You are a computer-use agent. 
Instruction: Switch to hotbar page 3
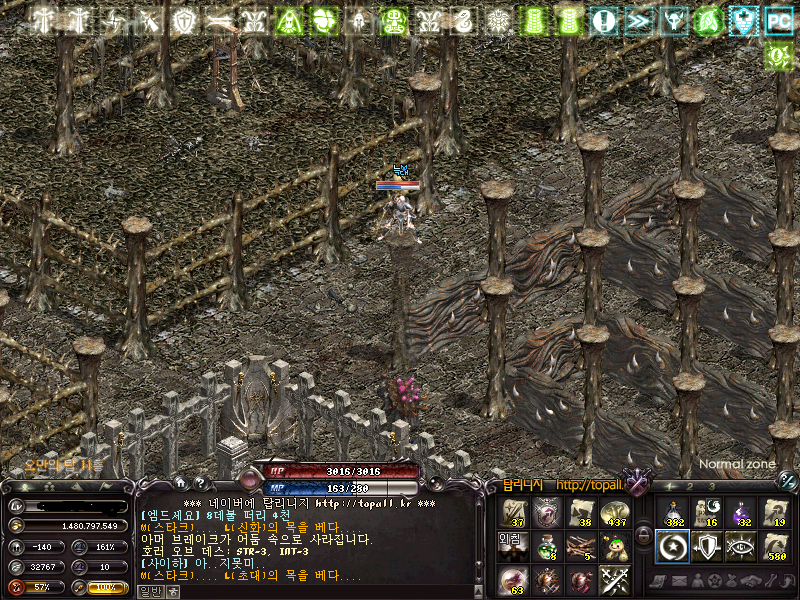point(712,485)
